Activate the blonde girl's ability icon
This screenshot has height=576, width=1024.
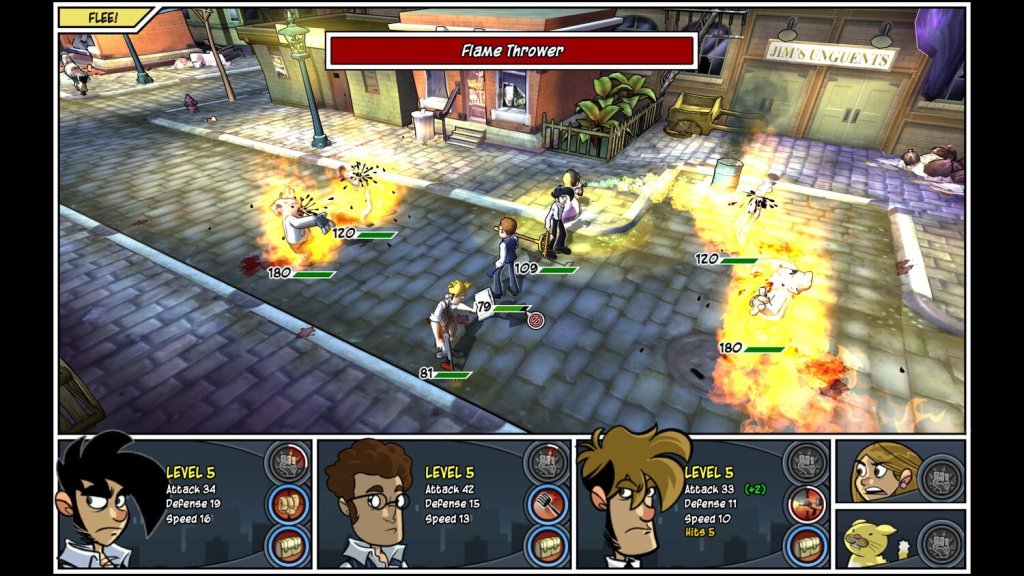pos(938,472)
